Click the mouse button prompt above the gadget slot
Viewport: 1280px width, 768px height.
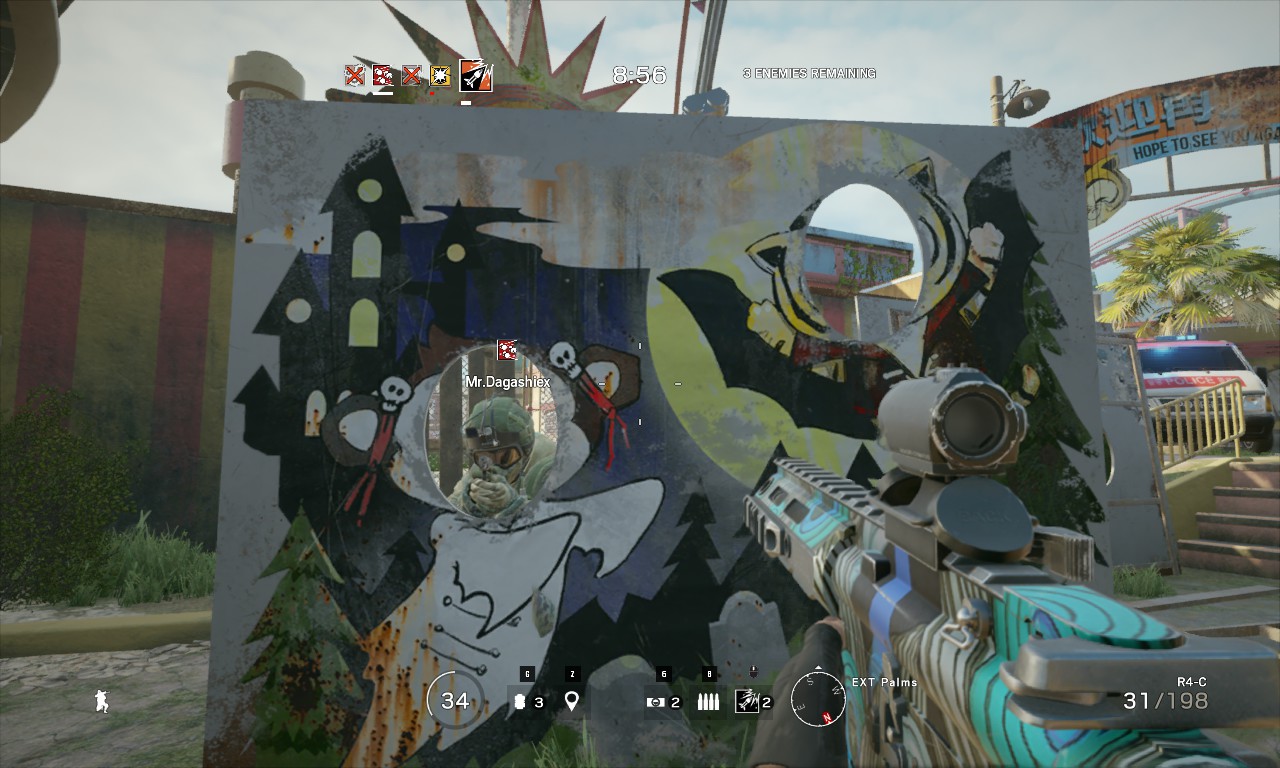754,670
